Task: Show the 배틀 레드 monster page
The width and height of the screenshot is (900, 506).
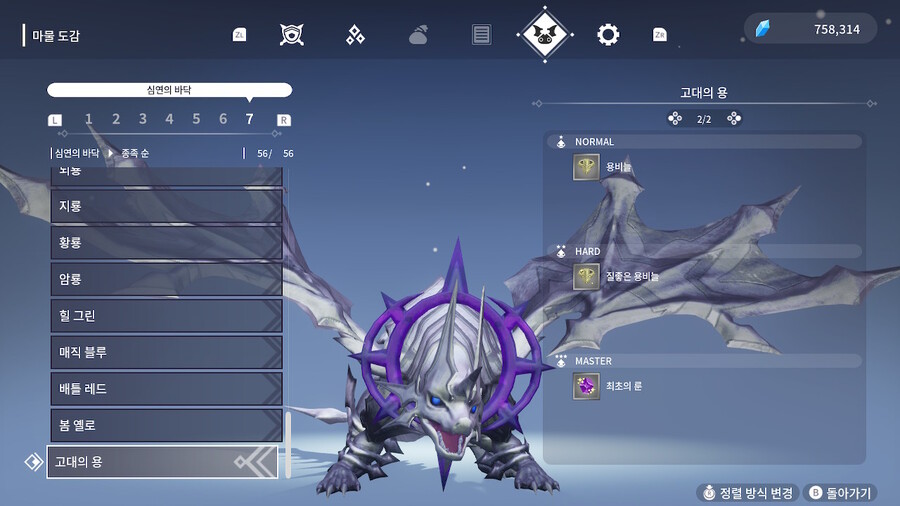Action: [x=166, y=389]
